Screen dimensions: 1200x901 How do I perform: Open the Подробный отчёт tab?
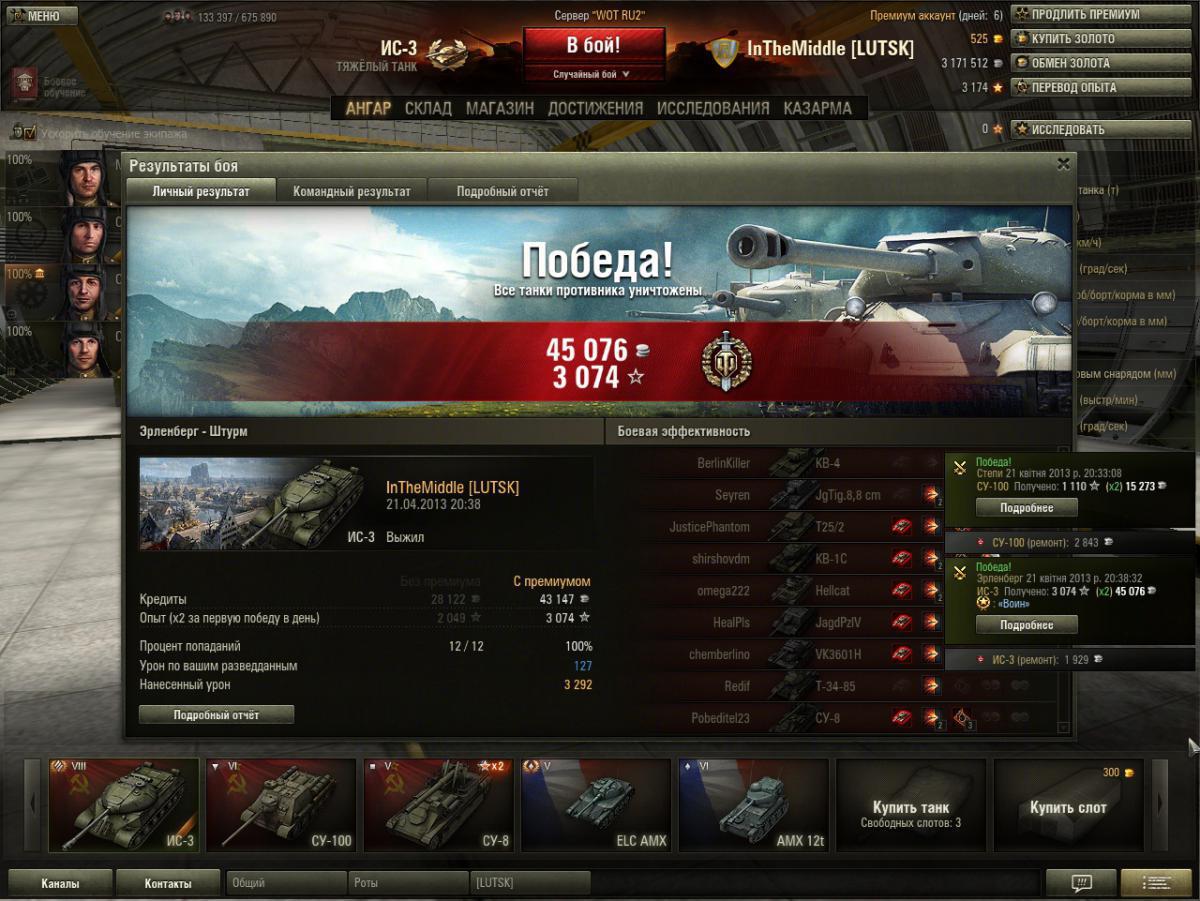click(502, 191)
